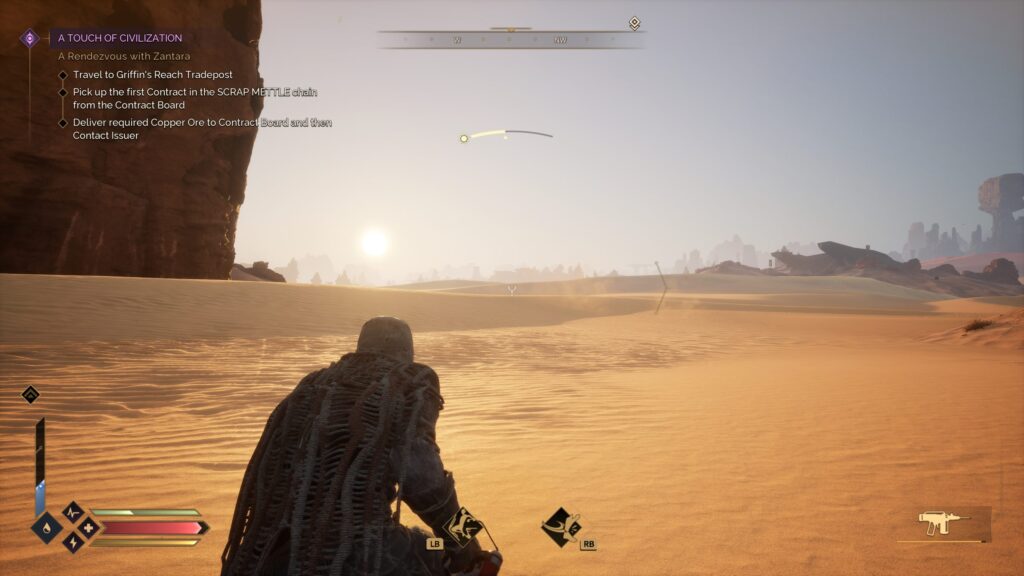The width and height of the screenshot is (1024, 576).
Task: Click the lightning bolt power icon
Action: click(x=73, y=541)
